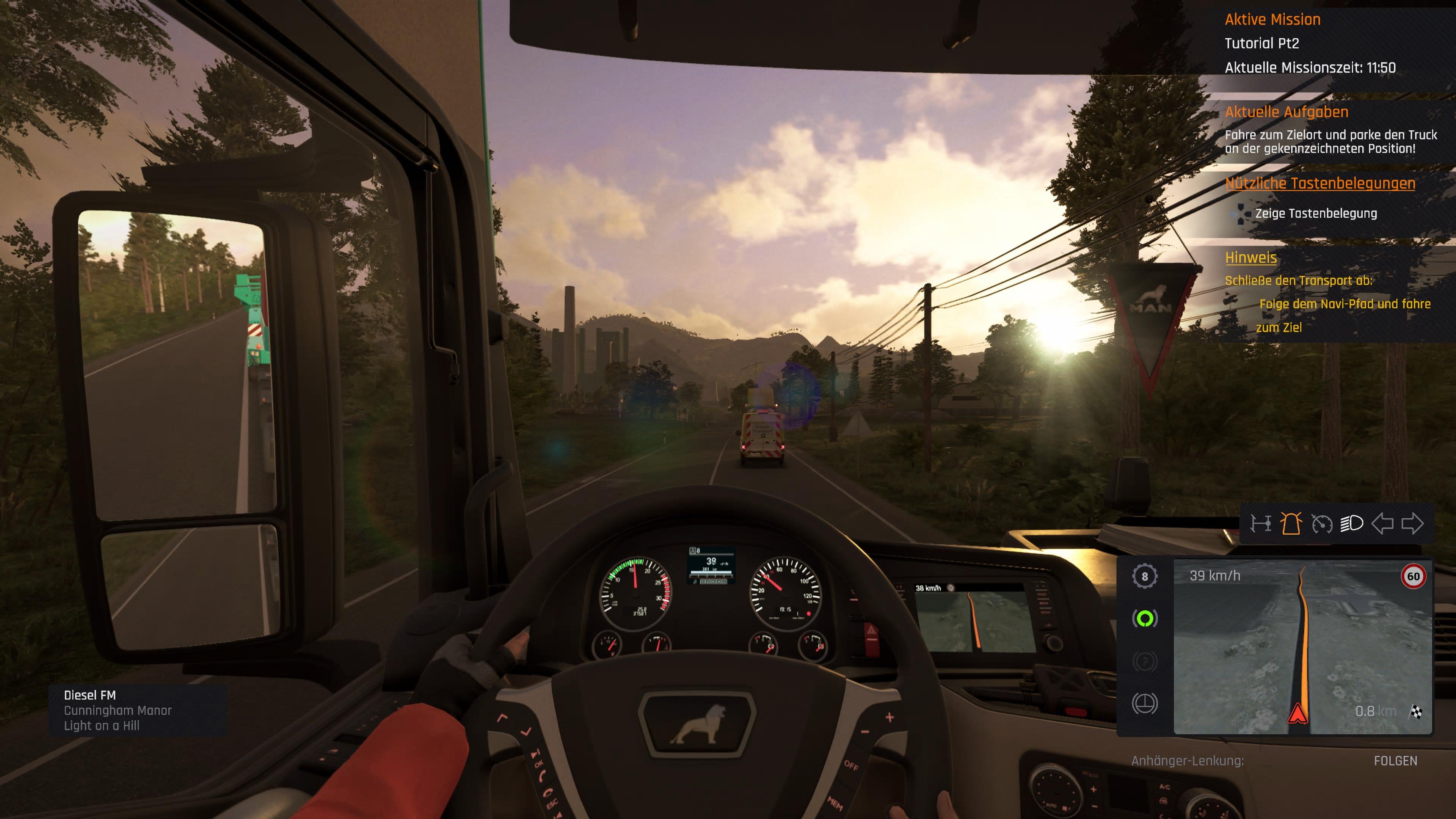Viewport: 1456px width, 819px height.
Task: Expand the Aktuelle Aufgaben section
Action: tap(1287, 112)
